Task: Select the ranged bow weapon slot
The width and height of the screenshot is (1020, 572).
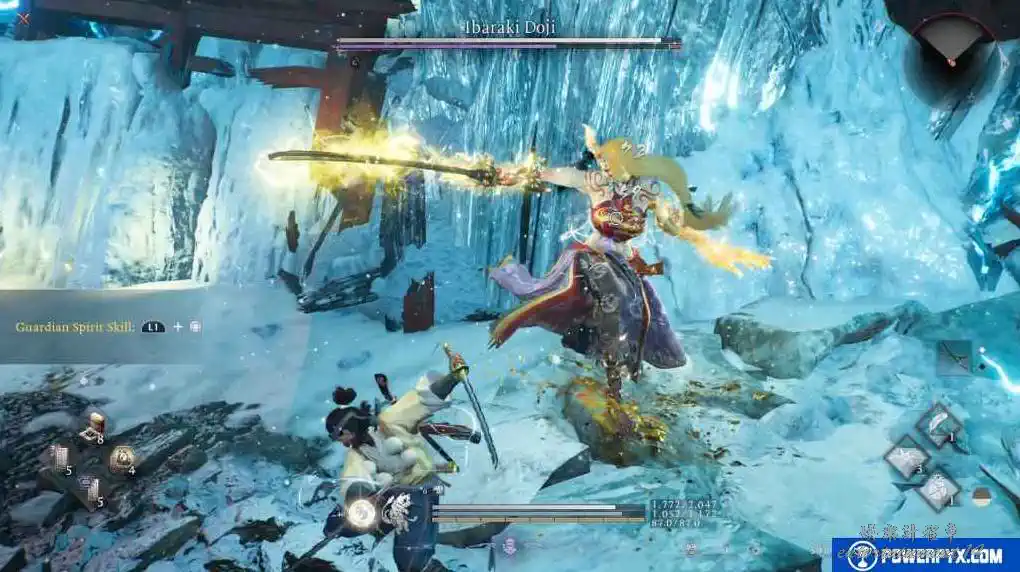Action: click(x=954, y=355)
